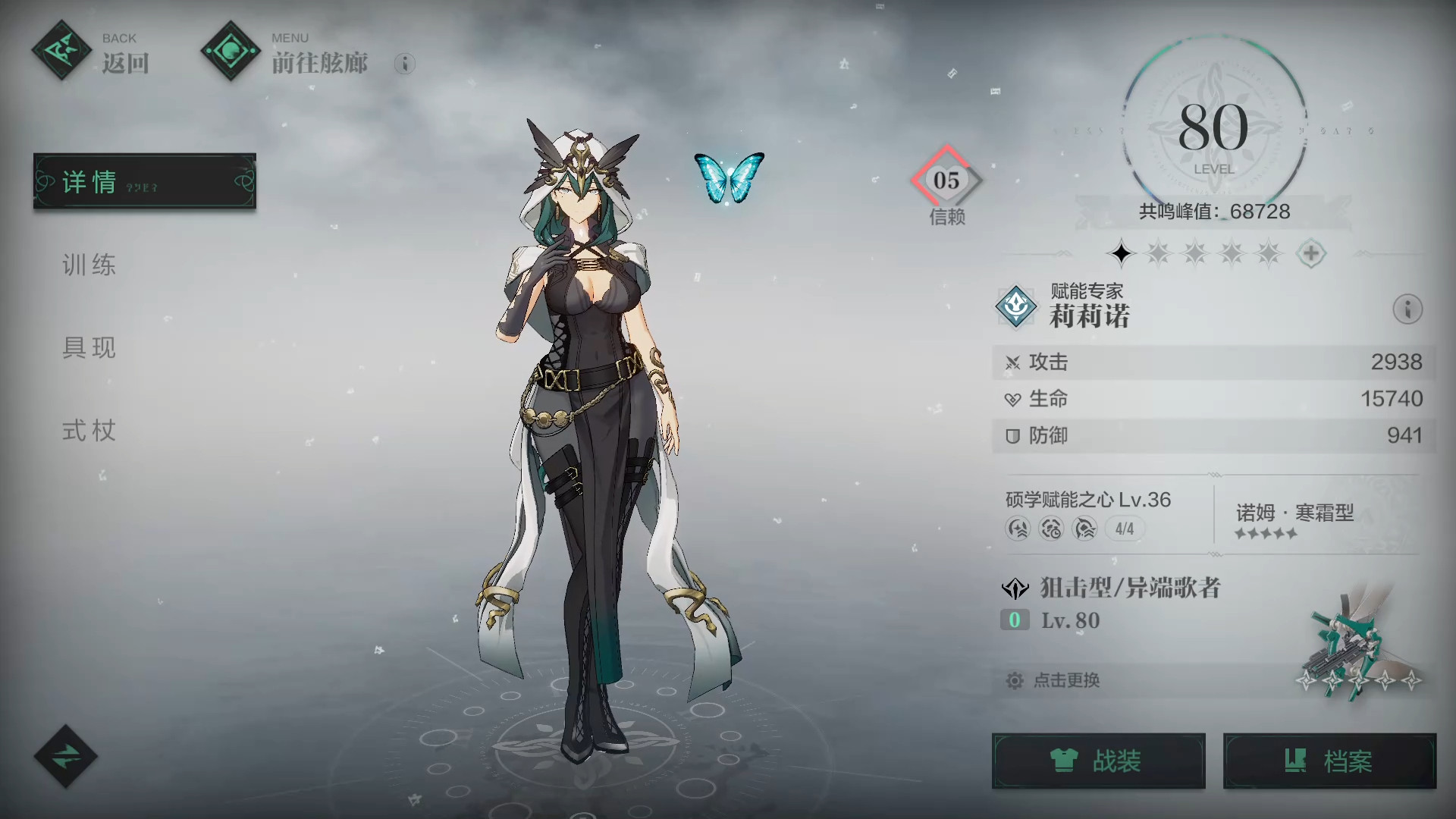Open the 具现 tab
This screenshot has width=1456, height=819.
(x=89, y=347)
